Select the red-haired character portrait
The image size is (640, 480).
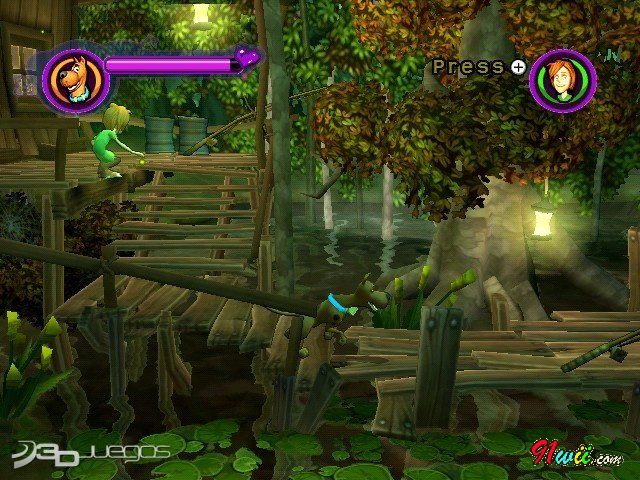(x=562, y=81)
